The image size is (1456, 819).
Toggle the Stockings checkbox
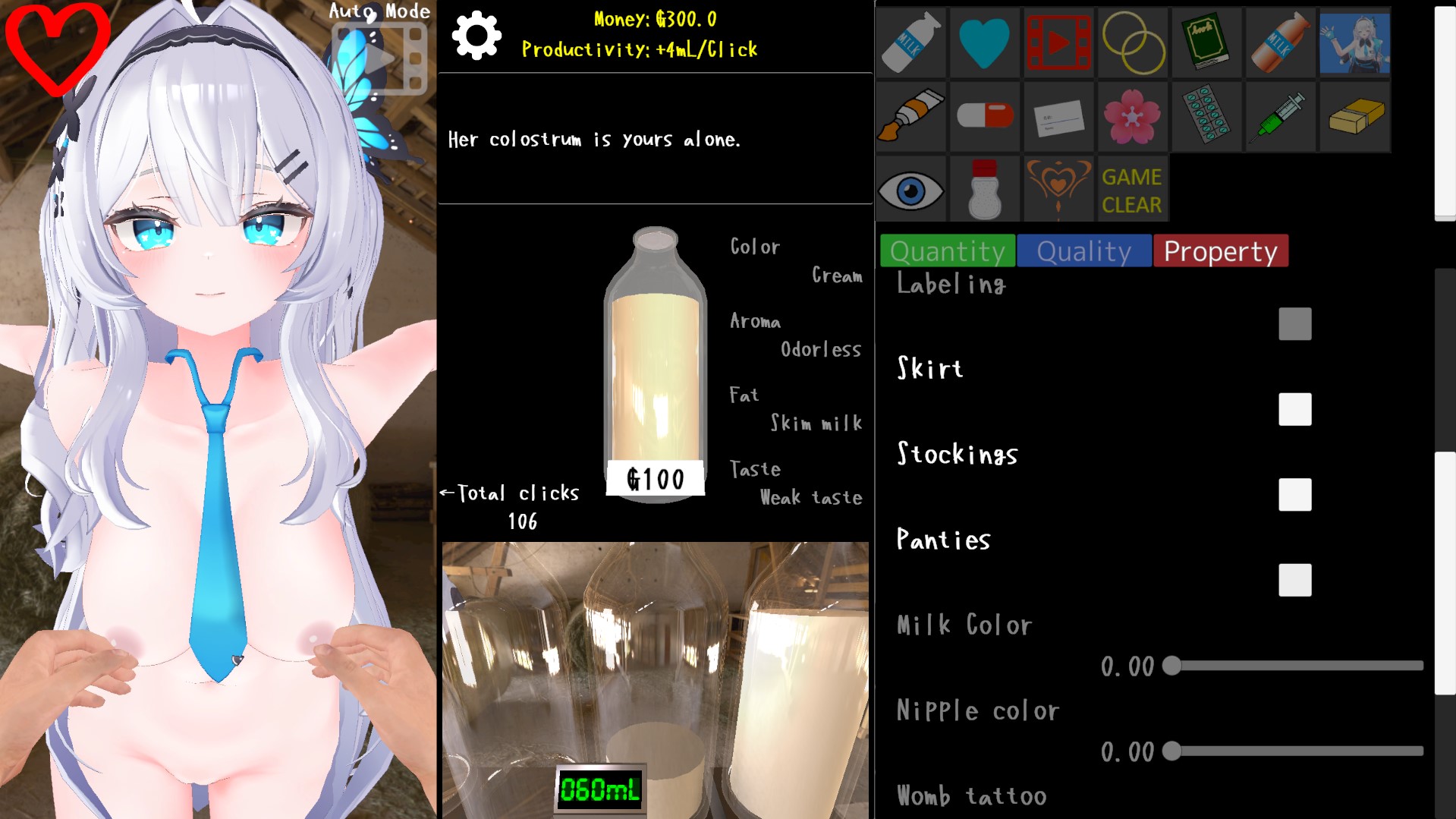tap(1294, 495)
